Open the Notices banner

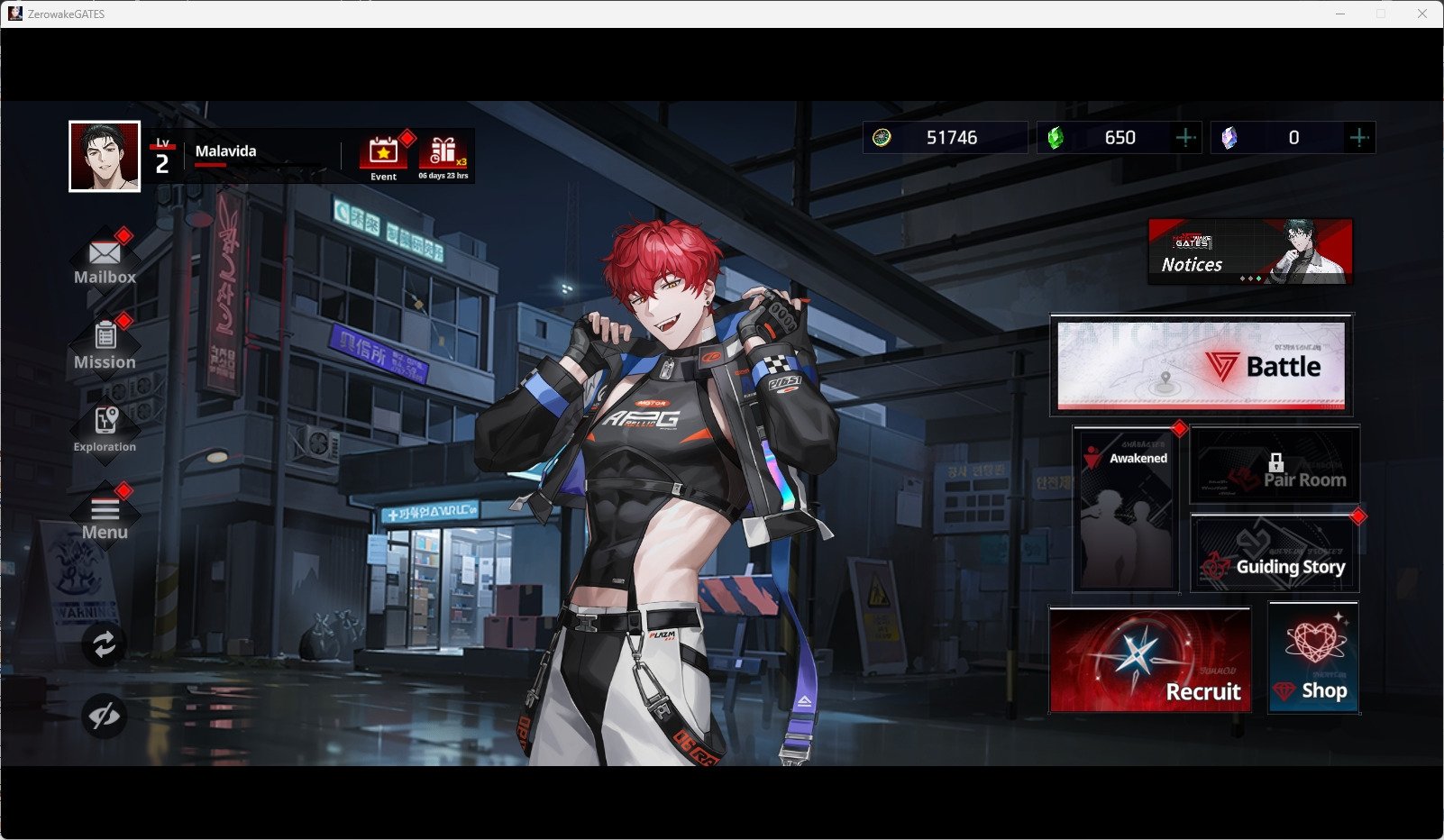pos(1249,251)
